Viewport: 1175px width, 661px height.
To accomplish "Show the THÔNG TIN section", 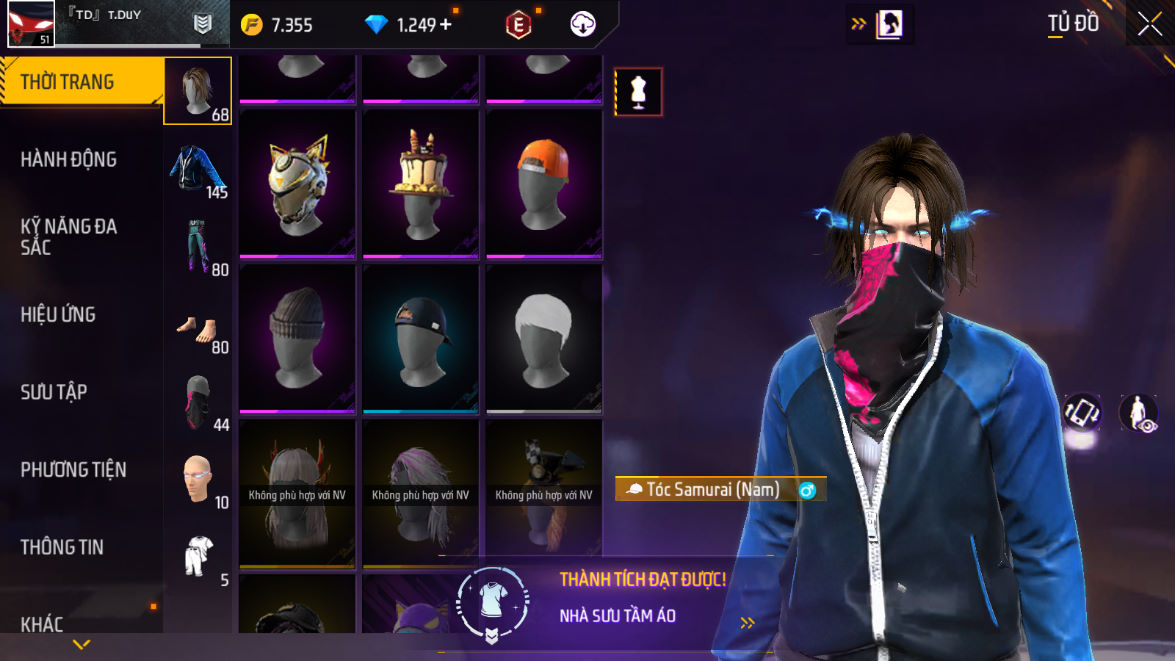I will click(x=62, y=547).
